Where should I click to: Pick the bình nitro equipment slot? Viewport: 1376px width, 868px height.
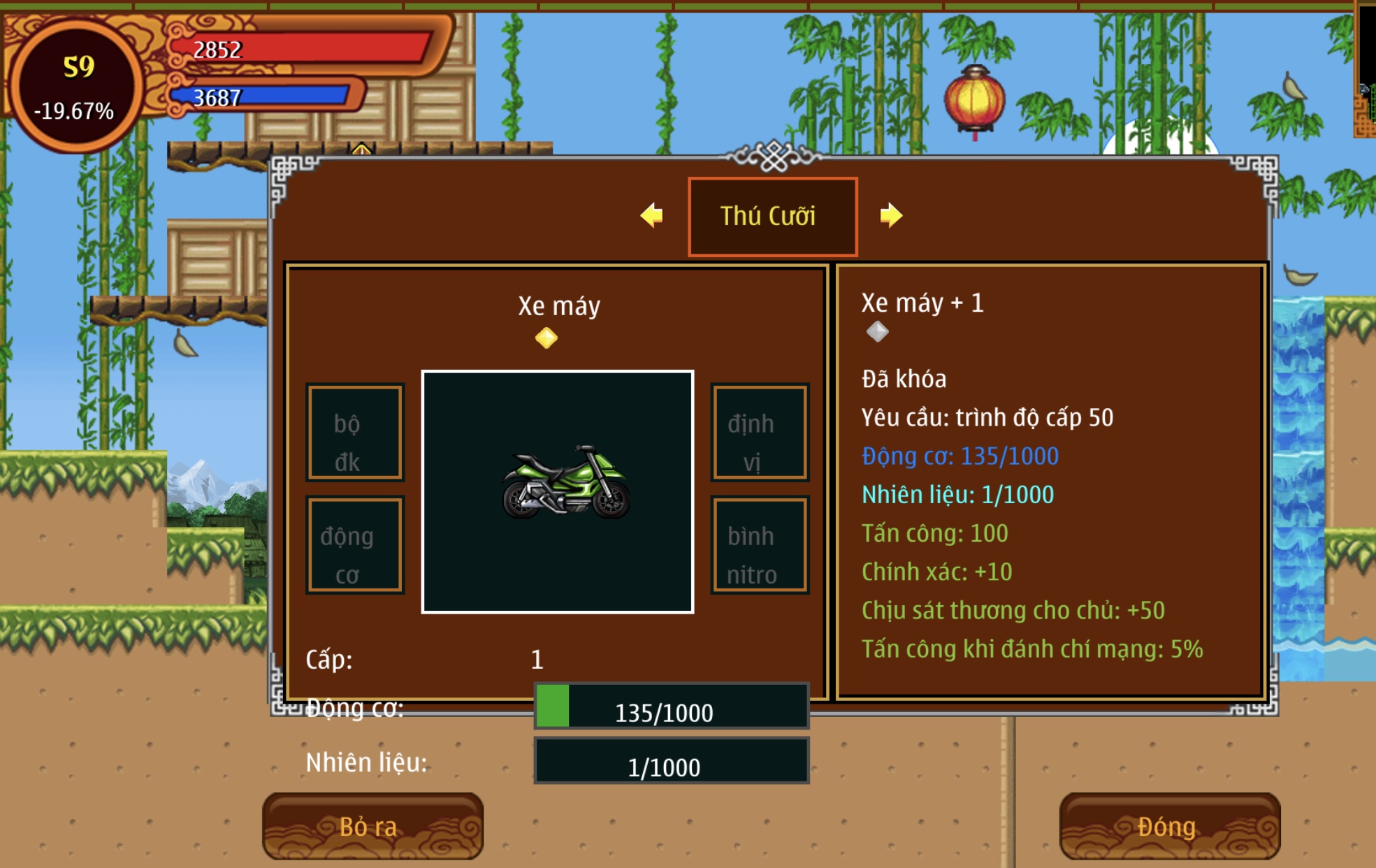760,545
